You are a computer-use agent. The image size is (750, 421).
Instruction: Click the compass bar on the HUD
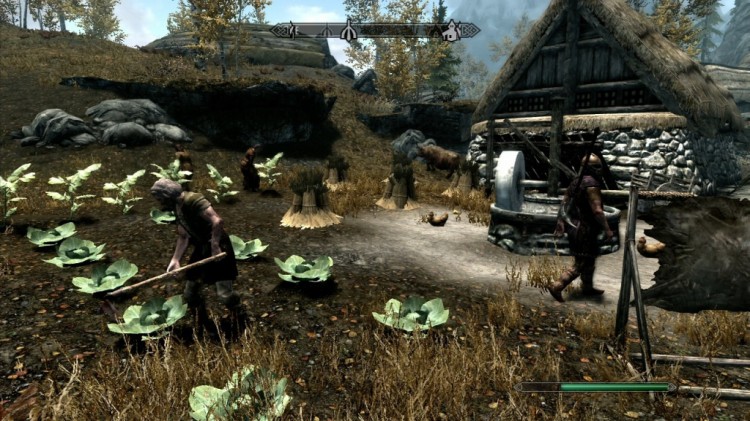tap(375, 31)
